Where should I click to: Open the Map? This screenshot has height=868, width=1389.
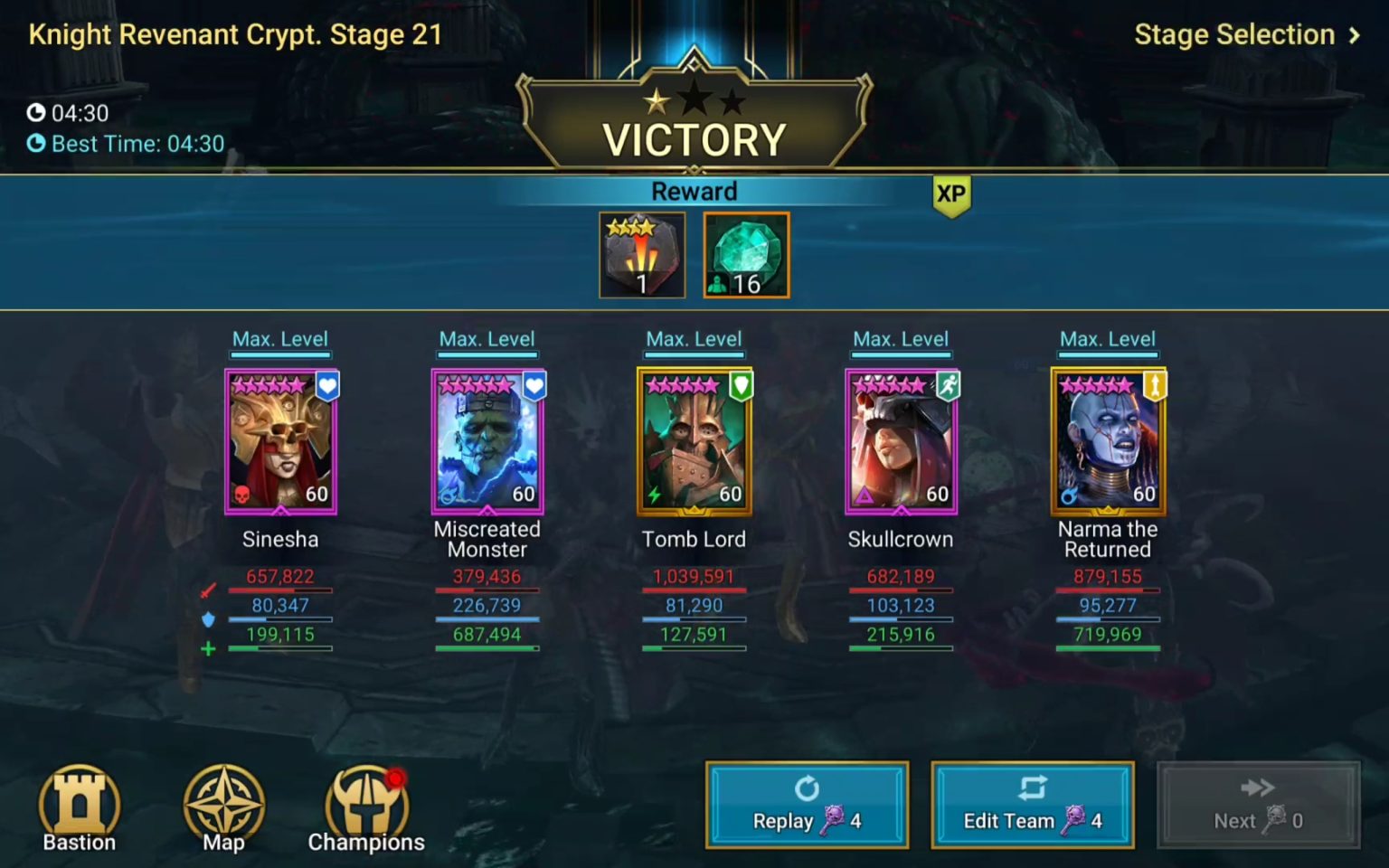[x=223, y=807]
